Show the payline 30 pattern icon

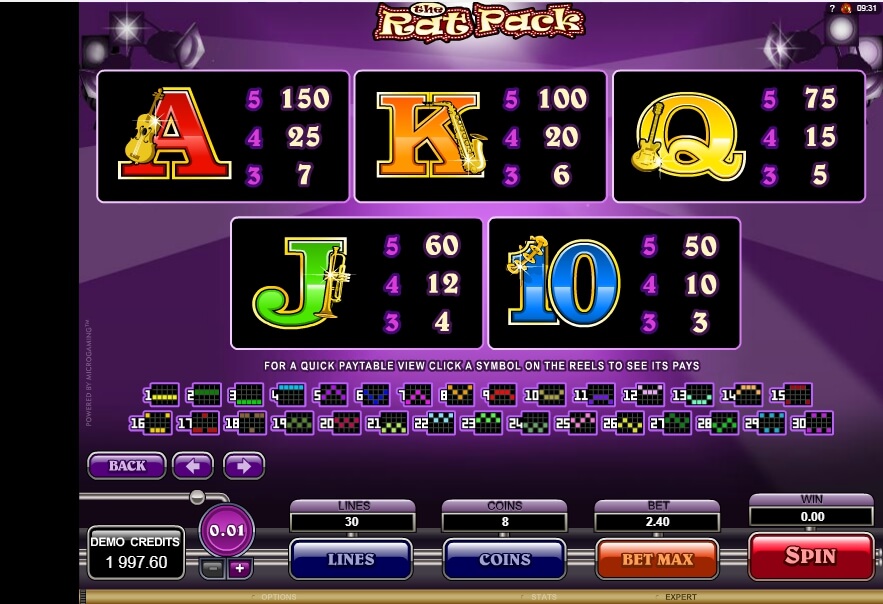(819, 423)
